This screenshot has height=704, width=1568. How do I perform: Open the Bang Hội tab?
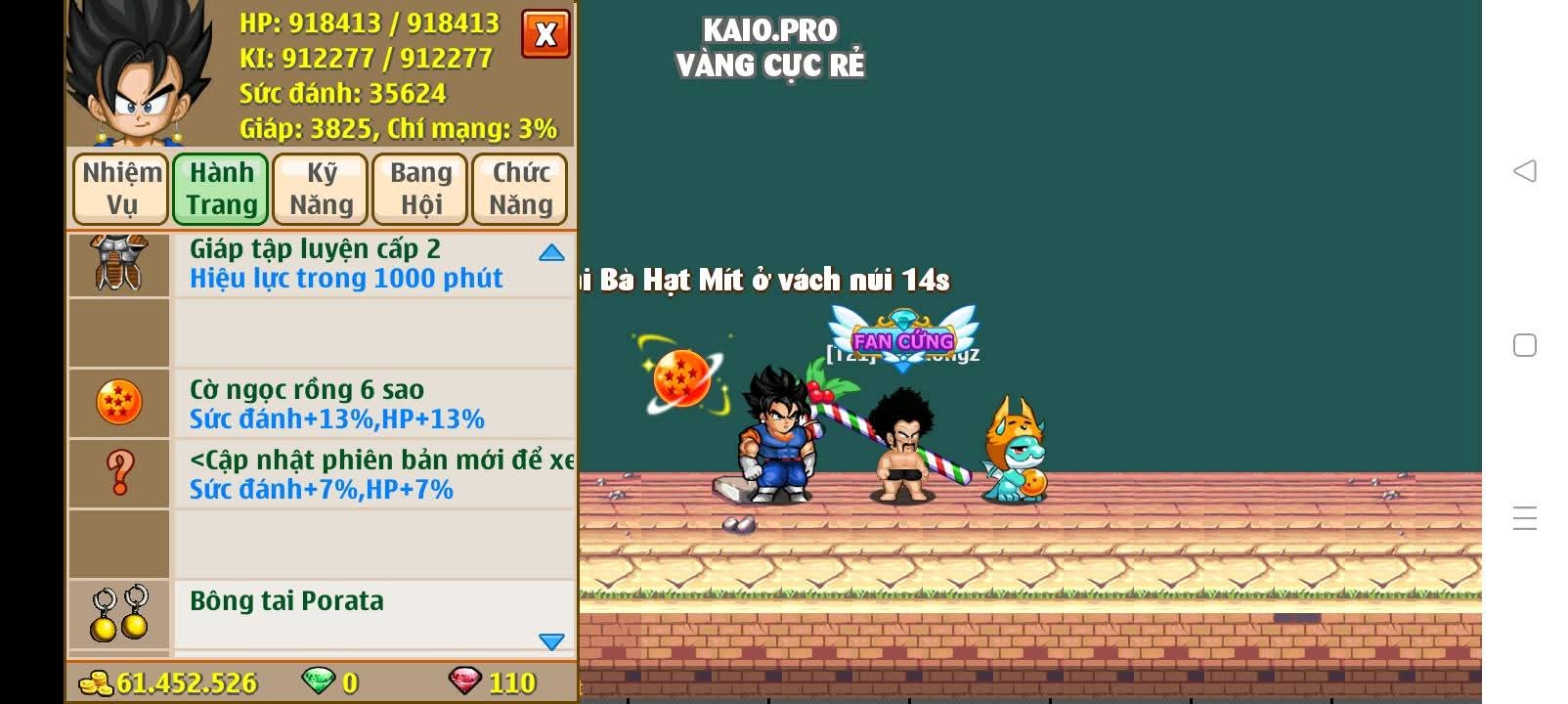tap(419, 188)
